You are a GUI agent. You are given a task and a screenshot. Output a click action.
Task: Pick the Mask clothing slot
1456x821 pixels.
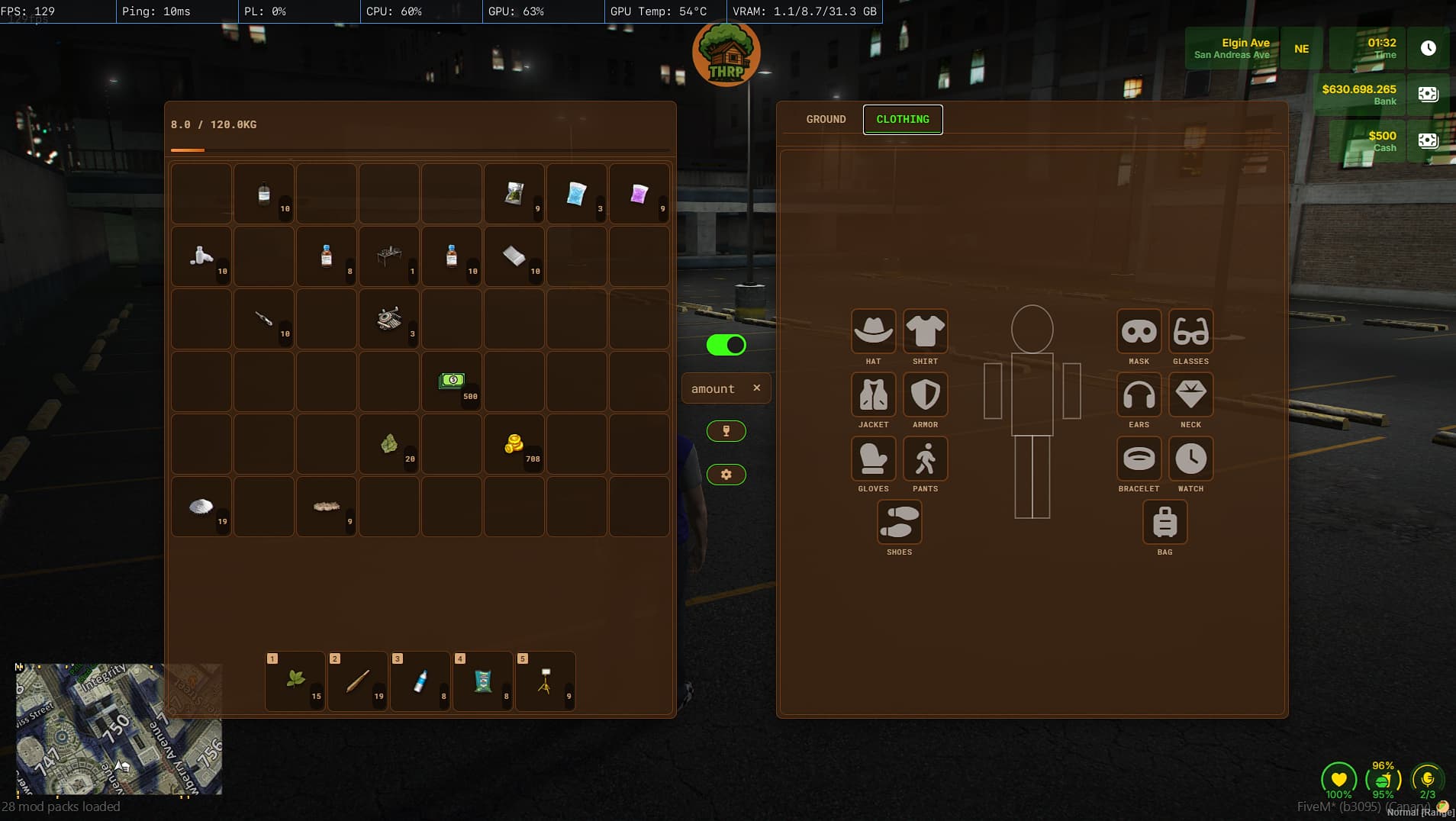tap(1139, 331)
